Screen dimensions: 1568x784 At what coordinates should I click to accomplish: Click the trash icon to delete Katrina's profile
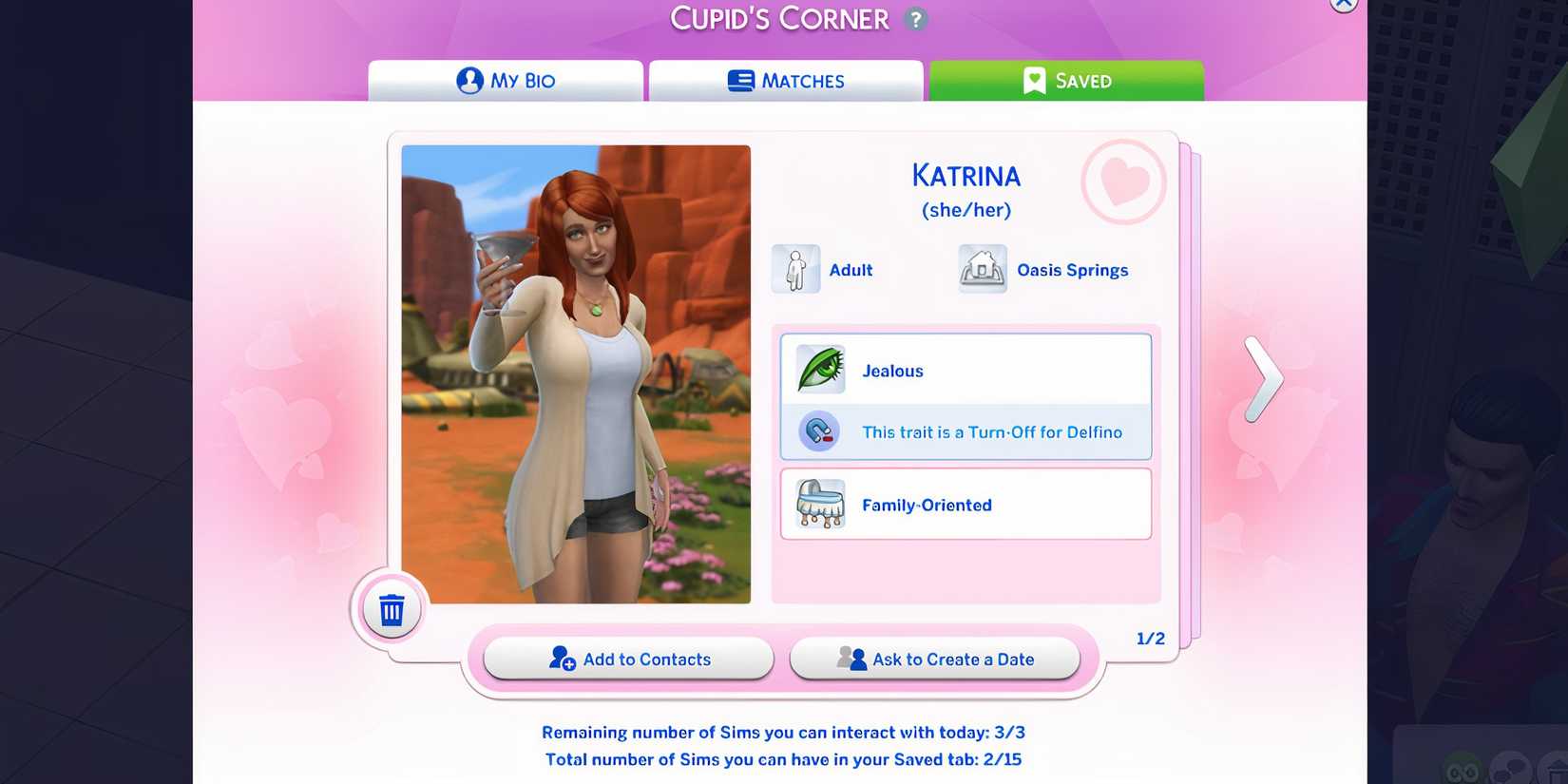pos(390,609)
